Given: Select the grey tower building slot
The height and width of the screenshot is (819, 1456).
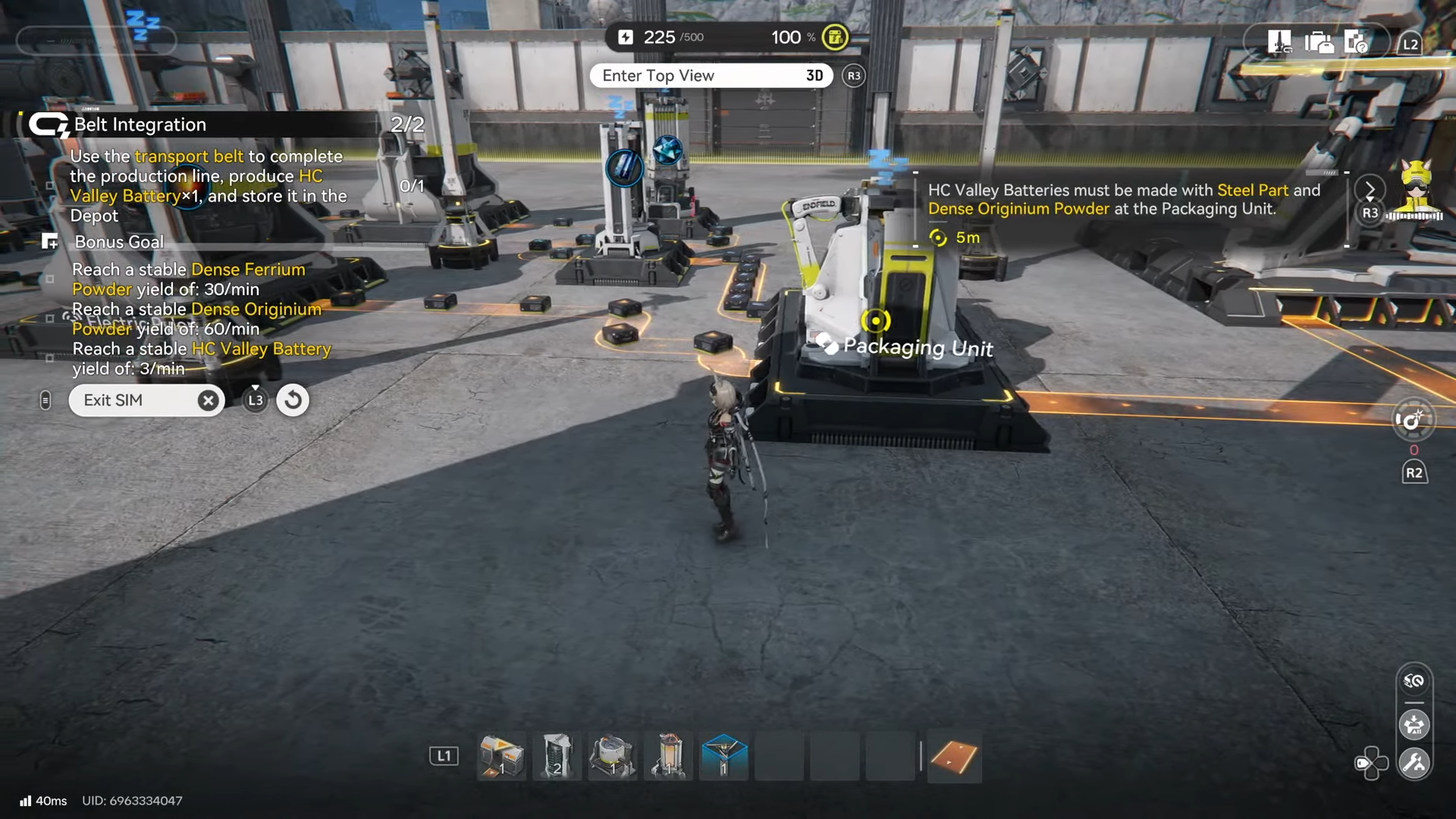Looking at the screenshot, I should point(557,756).
